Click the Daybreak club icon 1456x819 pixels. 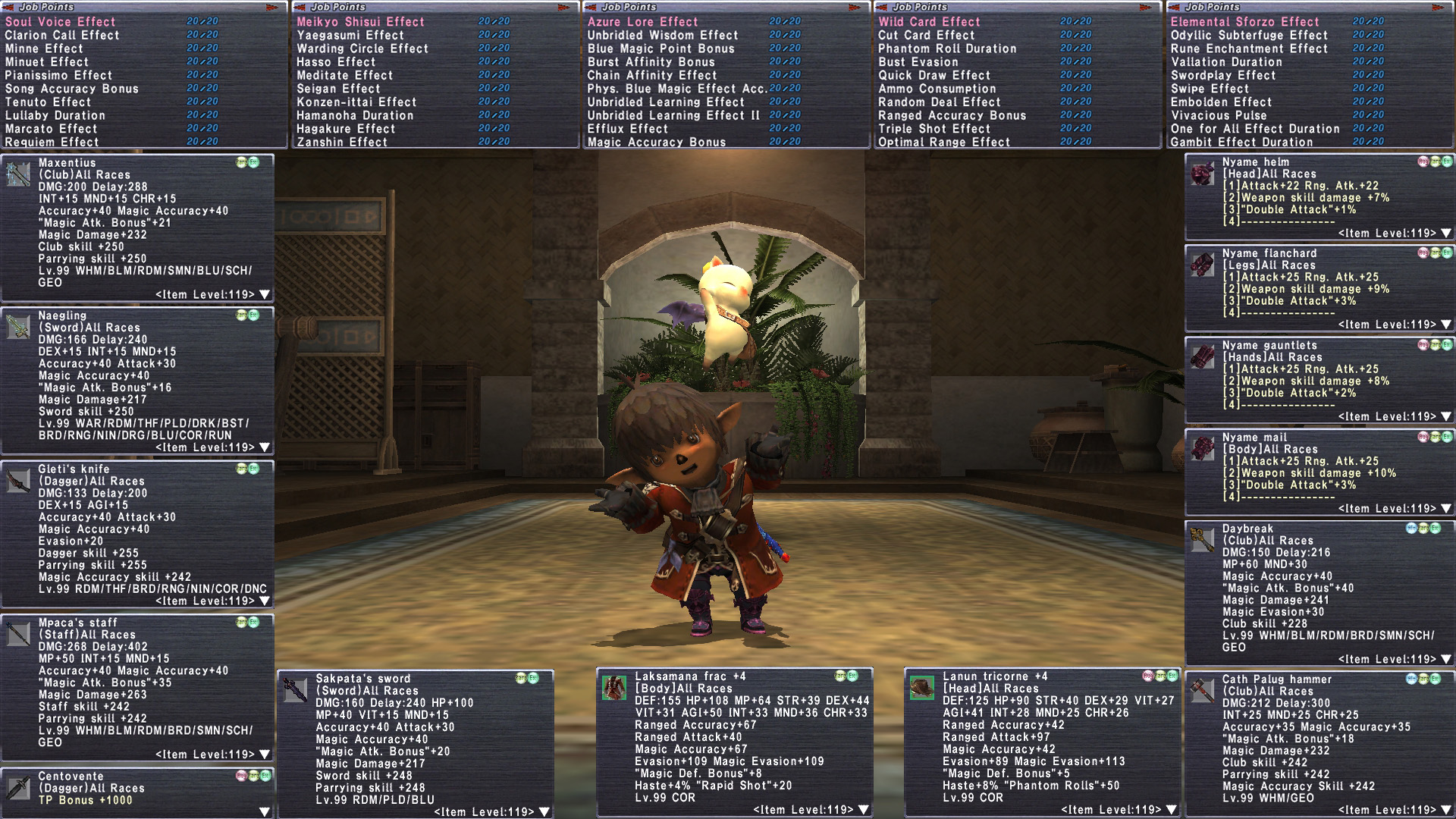pyautogui.click(x=1202, y=540)
